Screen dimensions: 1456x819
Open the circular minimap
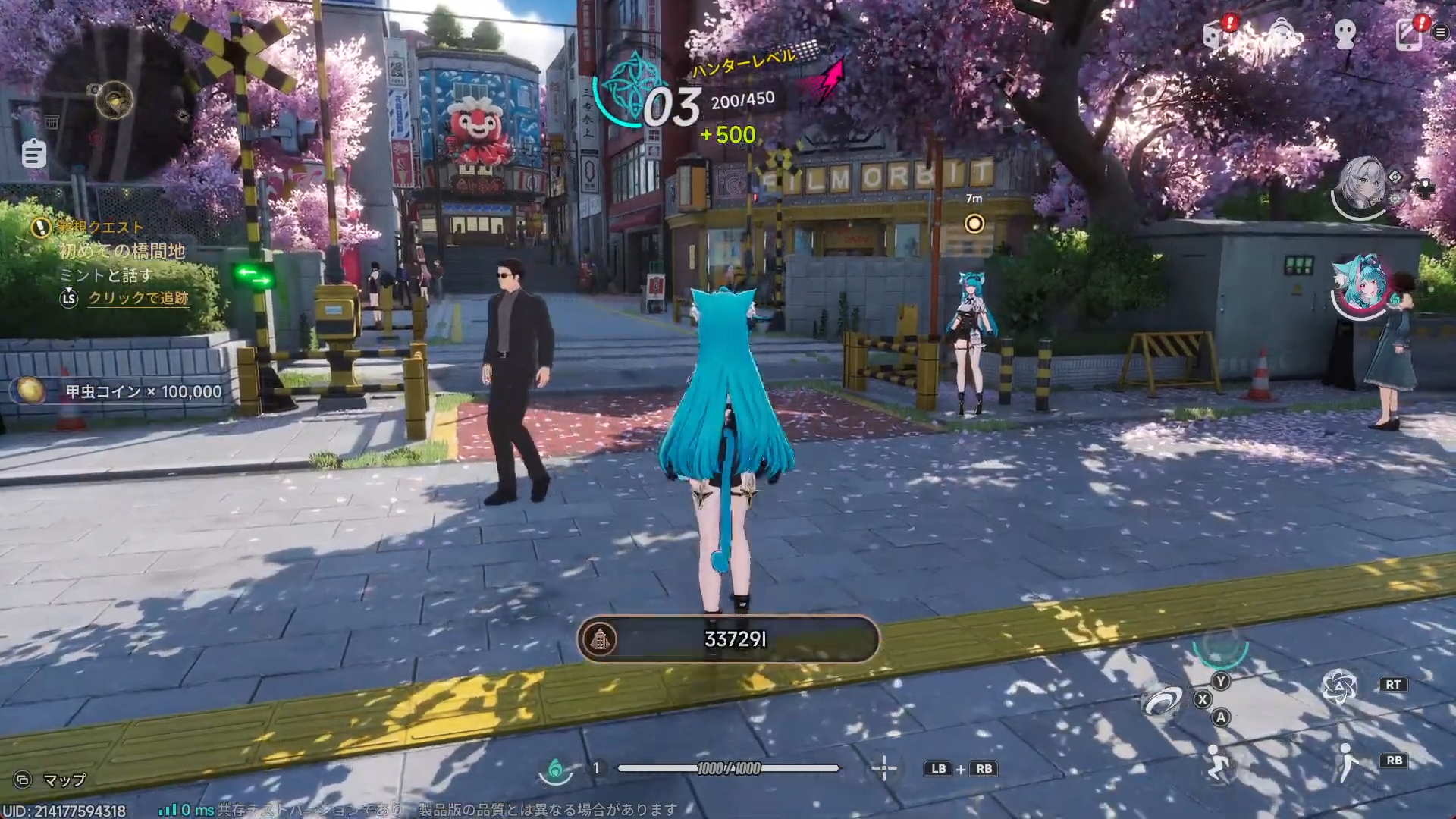coord(115,102)
